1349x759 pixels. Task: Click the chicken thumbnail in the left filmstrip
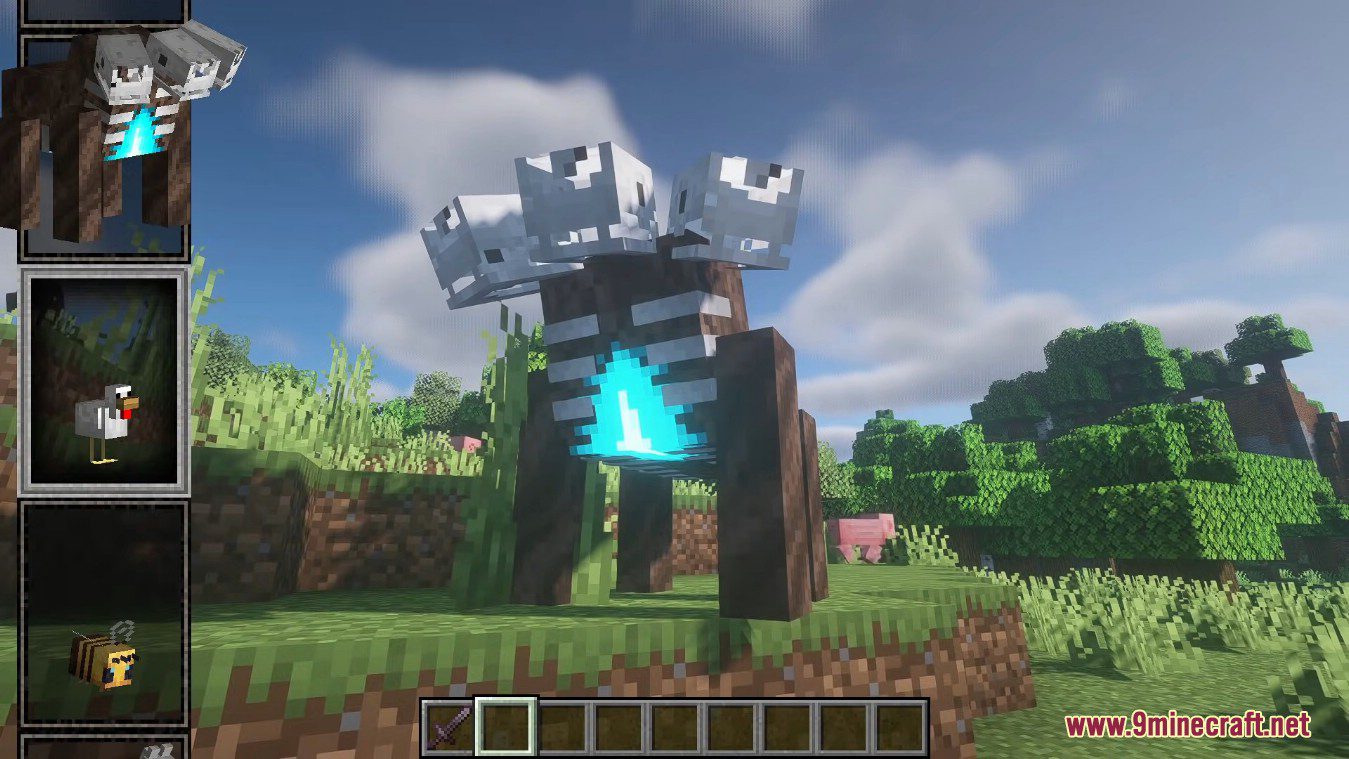pyautogui.click(x=103, y=410)
